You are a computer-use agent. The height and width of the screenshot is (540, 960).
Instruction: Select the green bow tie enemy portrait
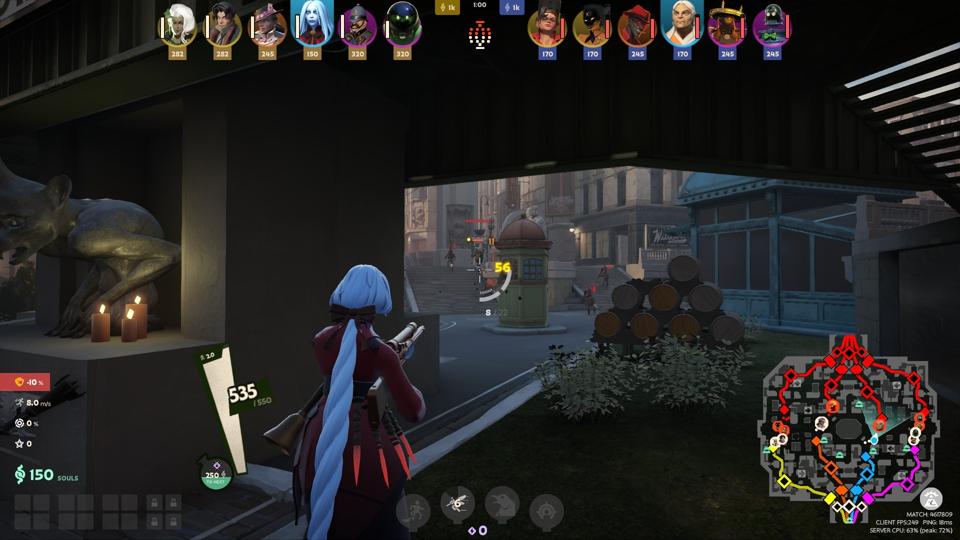point(771,24)
